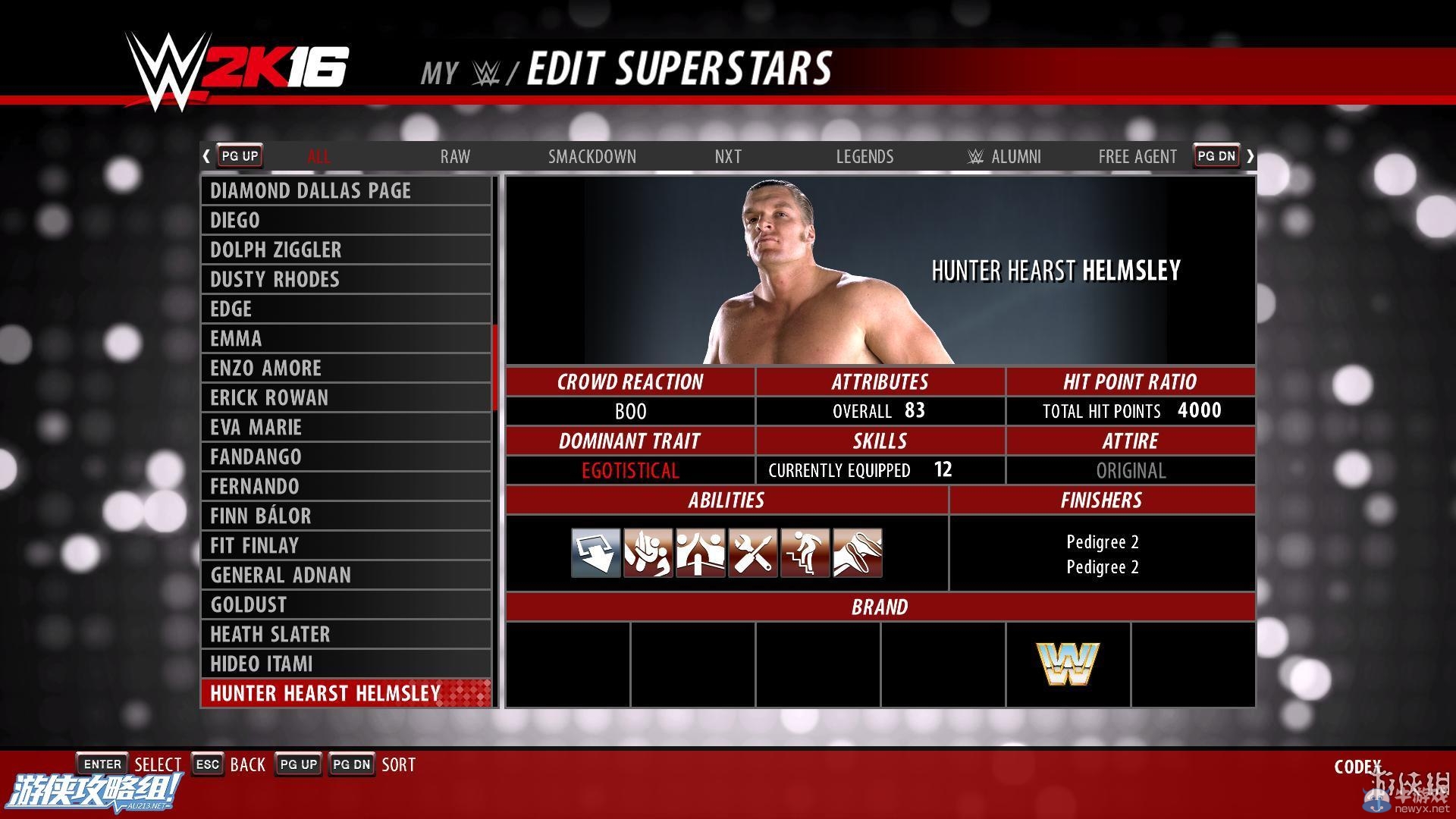Click the left chevron beside PG UP
Viewport: 1456px width, 819px height.
point(206,156)
